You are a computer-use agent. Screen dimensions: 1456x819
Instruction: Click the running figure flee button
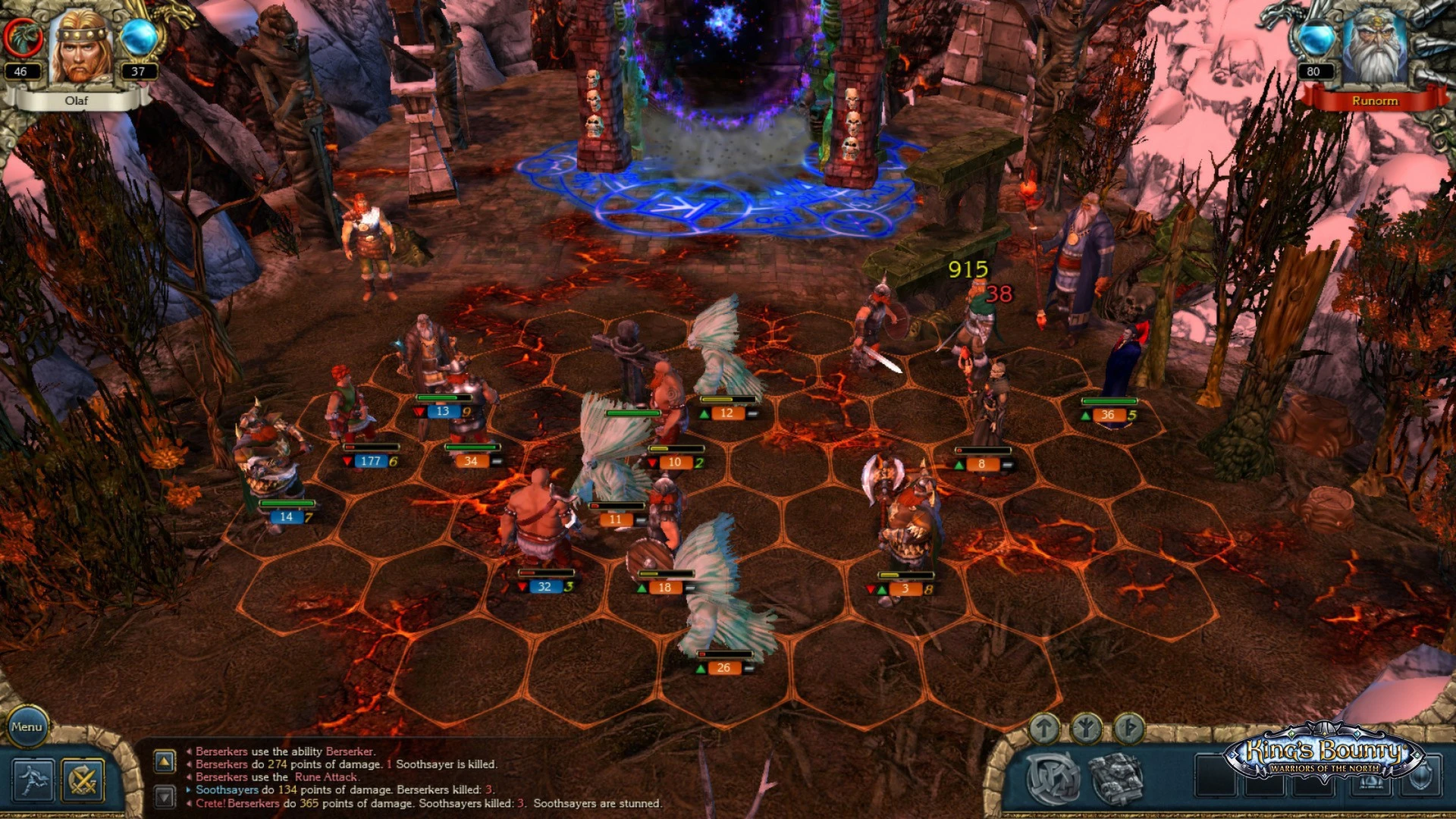pos(33,780)
